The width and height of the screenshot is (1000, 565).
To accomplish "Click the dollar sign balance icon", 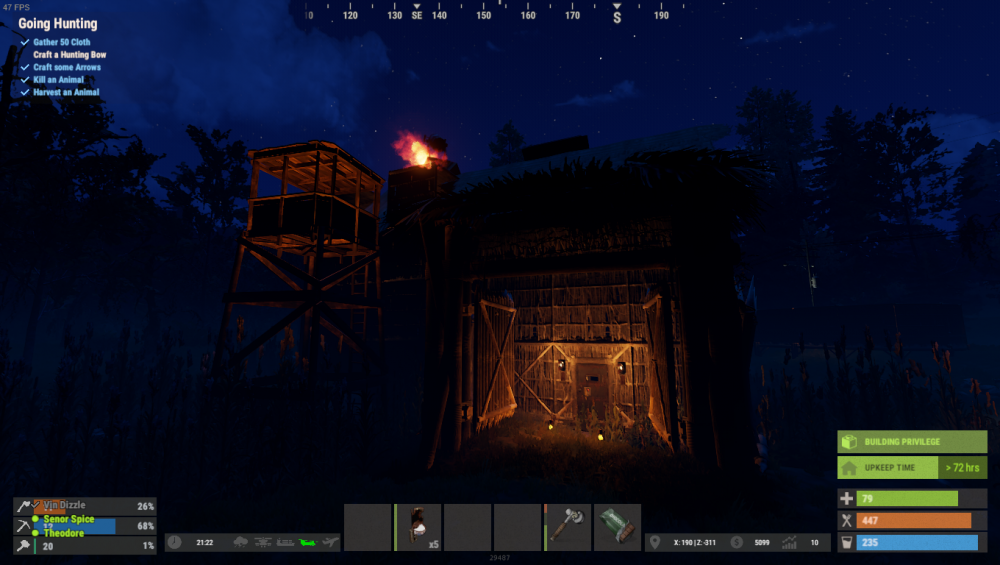I will [737, 542].
